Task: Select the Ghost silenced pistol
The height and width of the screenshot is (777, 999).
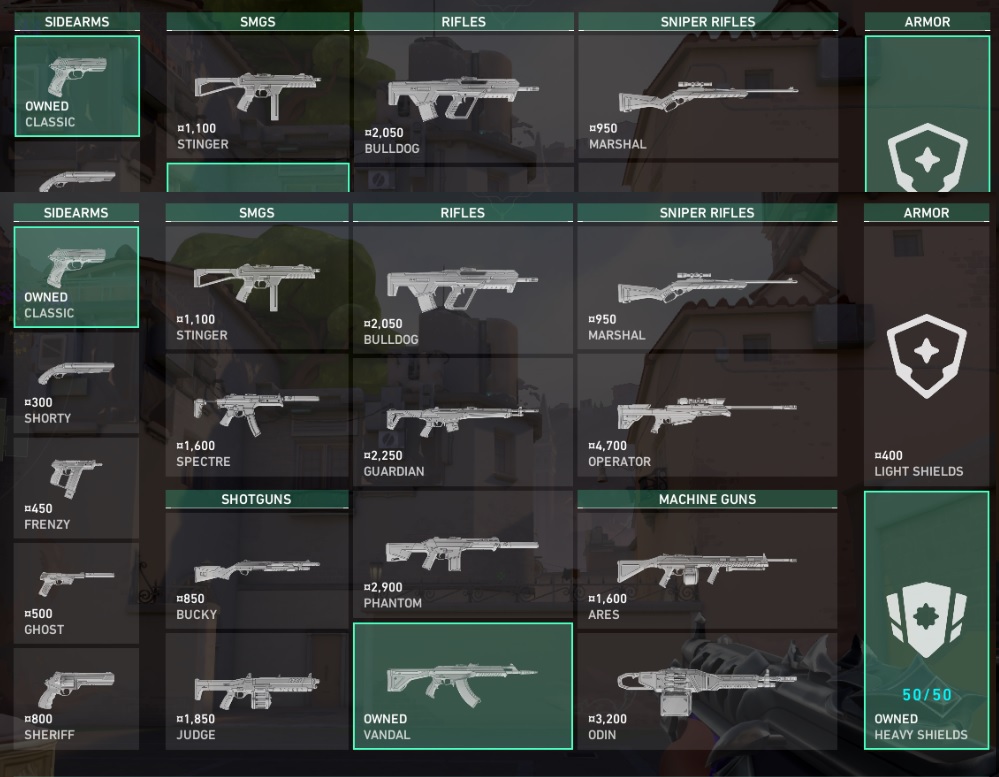Action: (76, 593)
